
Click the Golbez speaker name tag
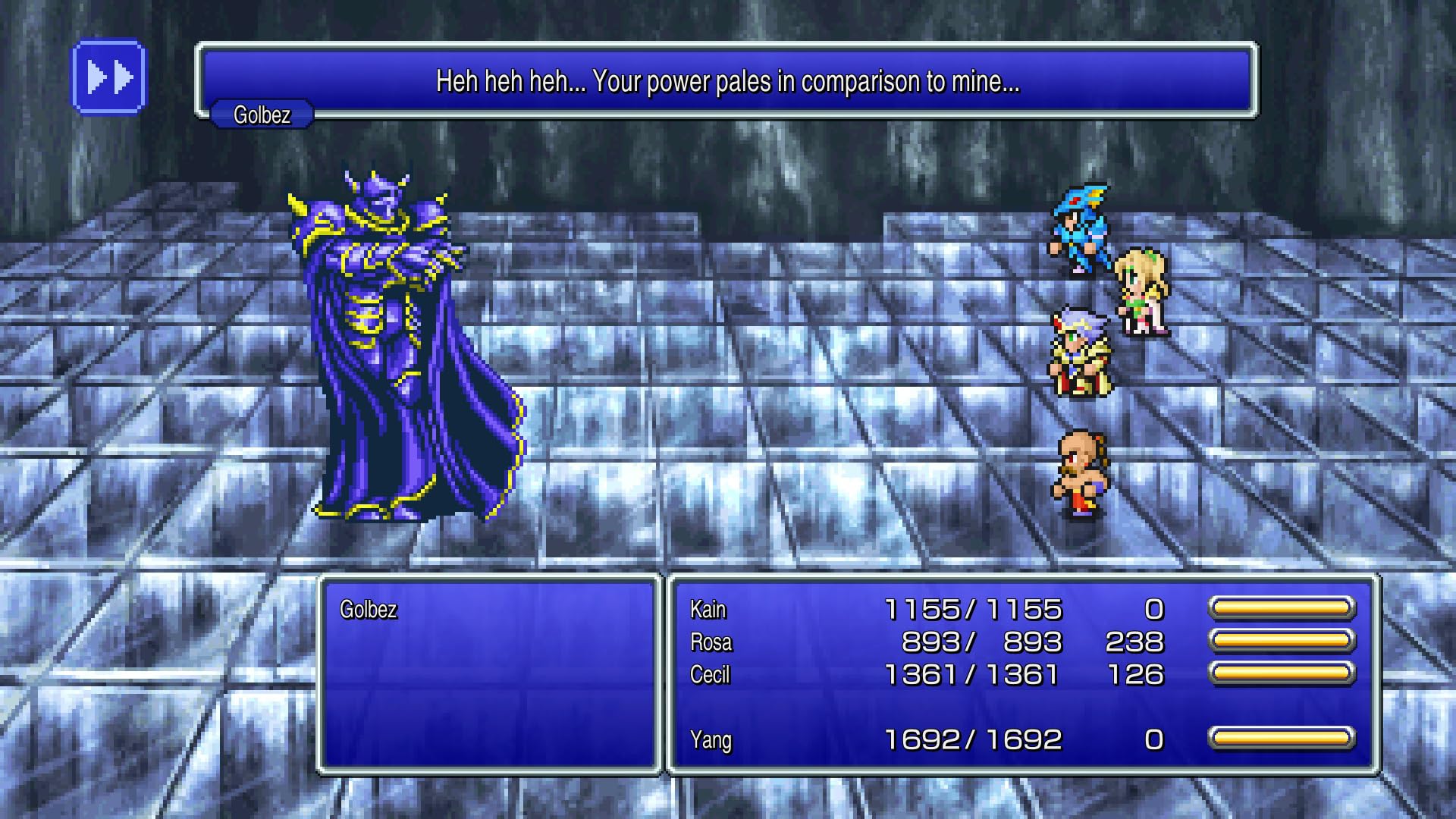[x=263, y=115]
